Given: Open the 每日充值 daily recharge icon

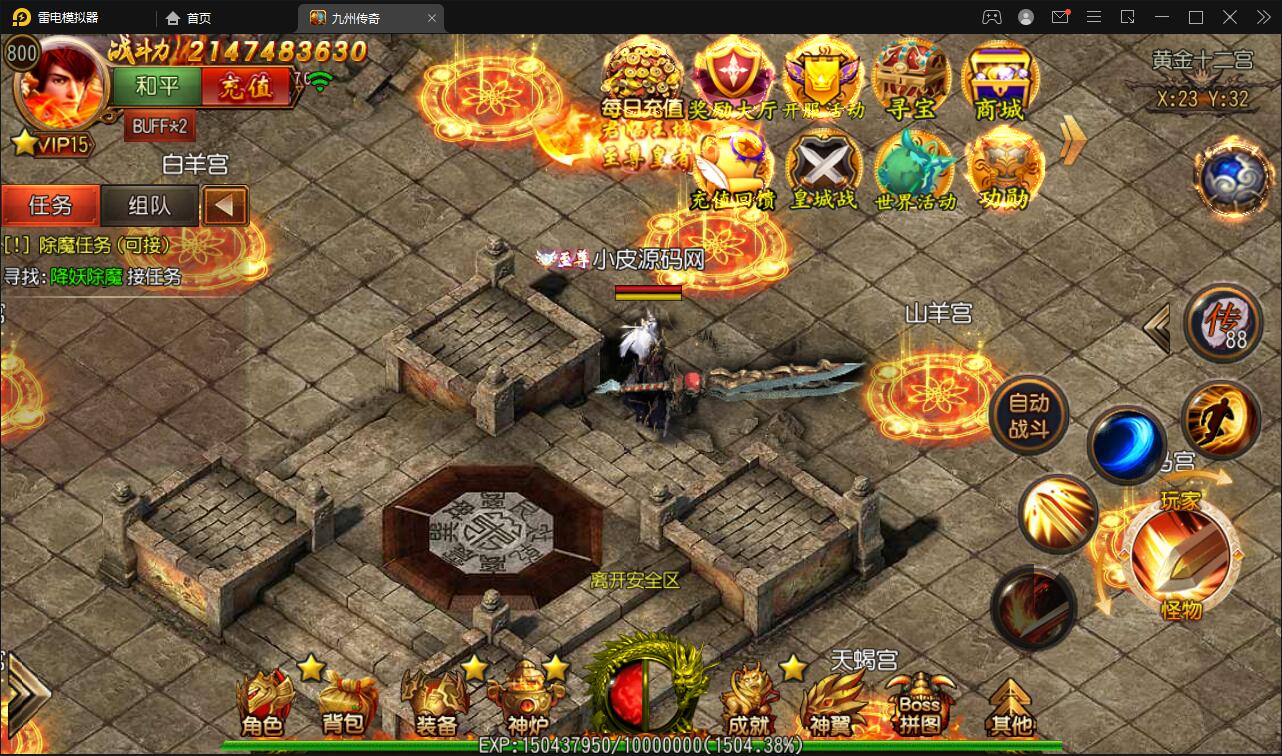Looking at the screenshot, I should pos(641,80).
